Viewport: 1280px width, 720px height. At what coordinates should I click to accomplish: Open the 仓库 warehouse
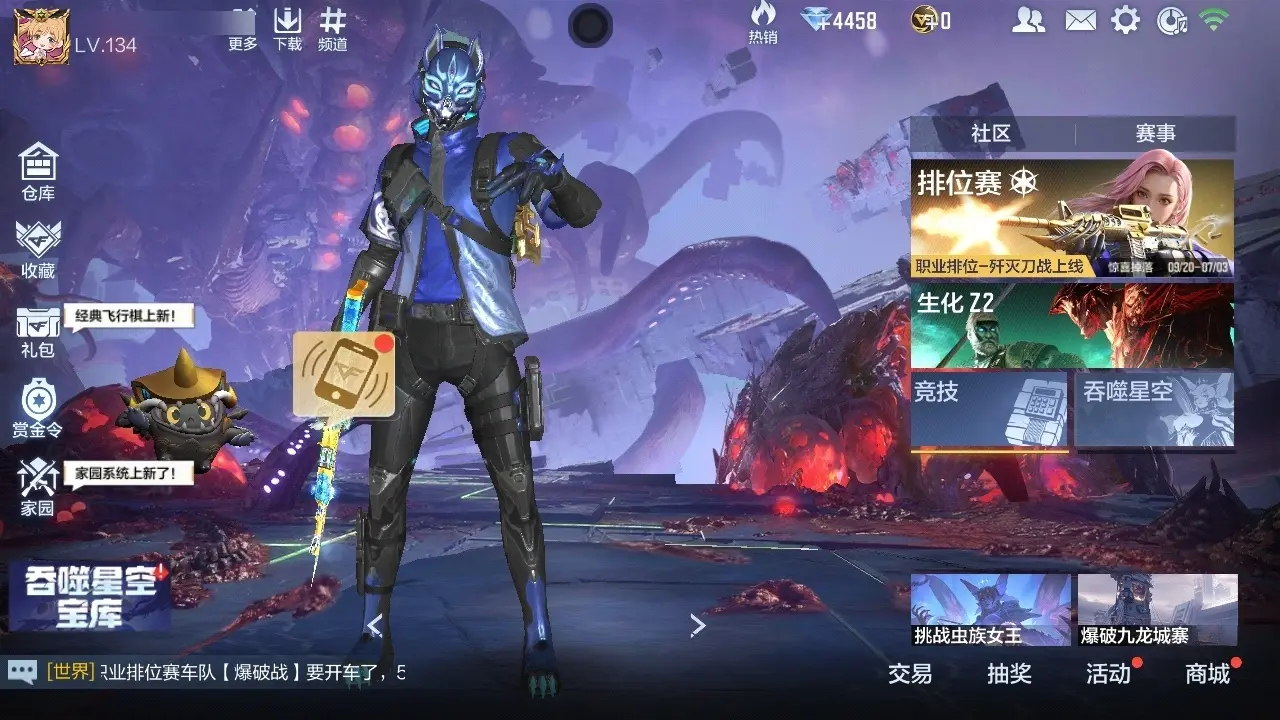[x=38, y=172]
